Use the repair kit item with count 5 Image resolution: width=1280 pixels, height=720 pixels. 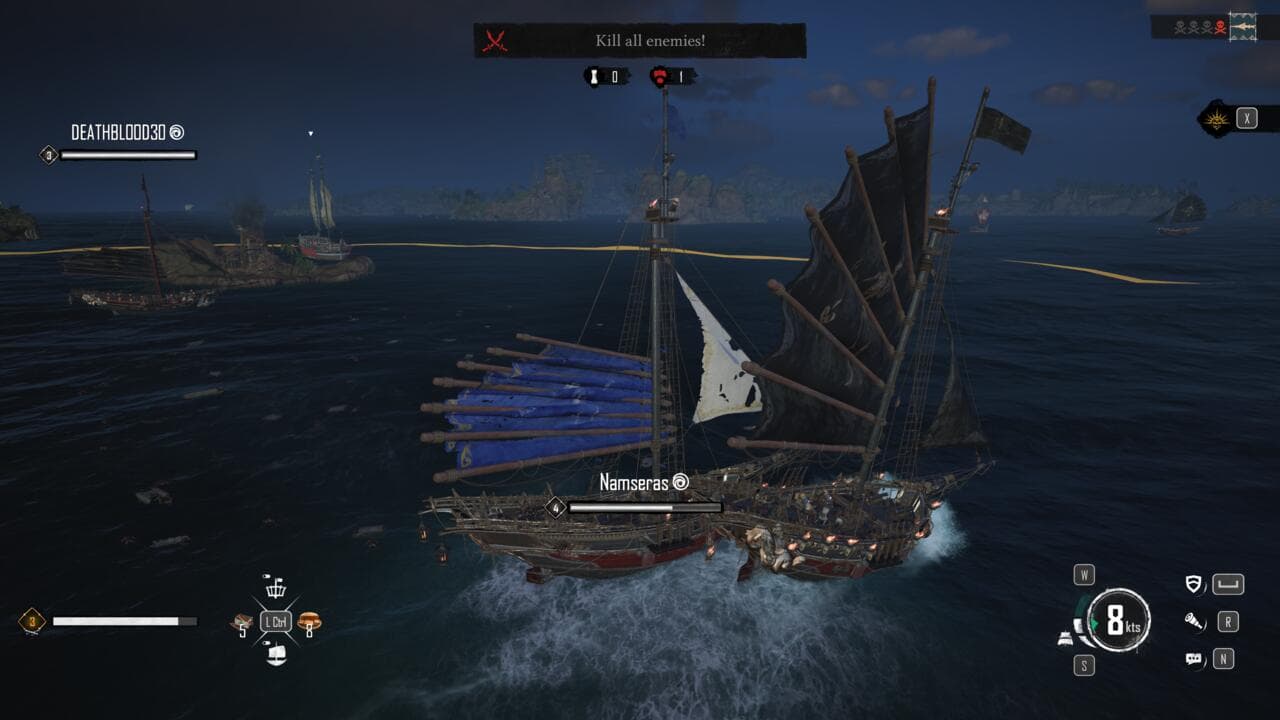(241, 623)
